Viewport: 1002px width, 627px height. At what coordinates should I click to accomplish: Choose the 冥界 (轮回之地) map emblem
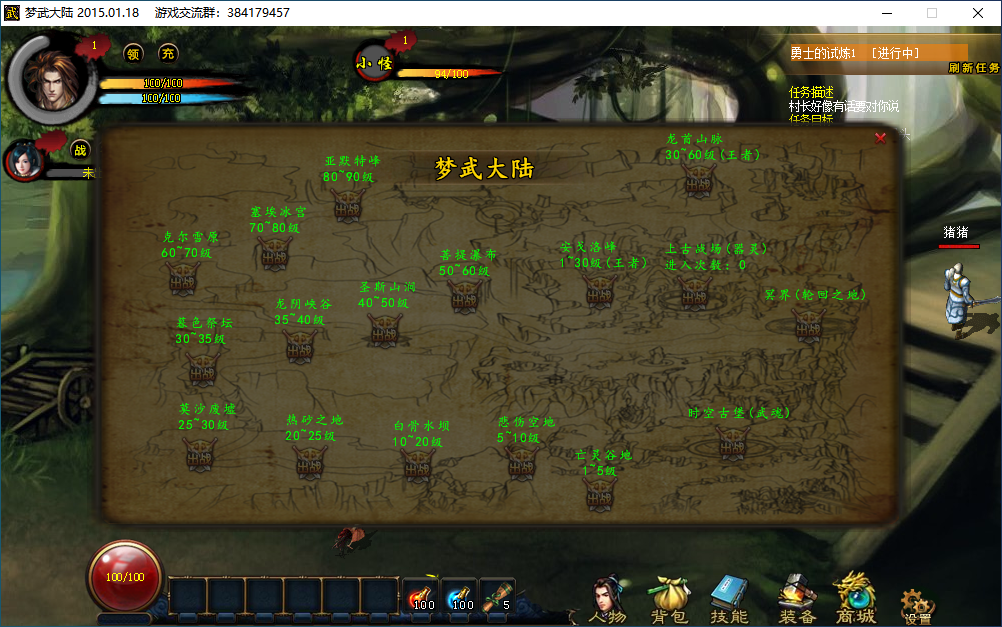808,323
